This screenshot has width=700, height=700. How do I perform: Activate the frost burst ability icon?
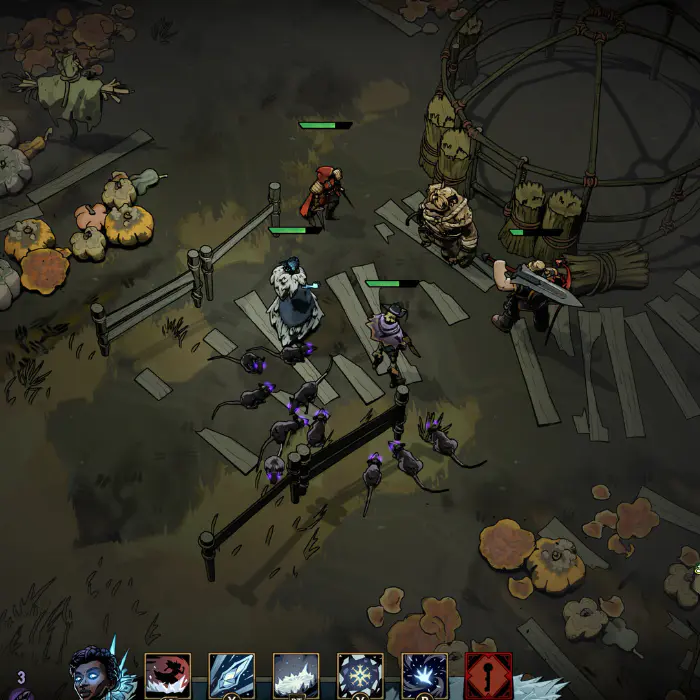click(424, 677)
